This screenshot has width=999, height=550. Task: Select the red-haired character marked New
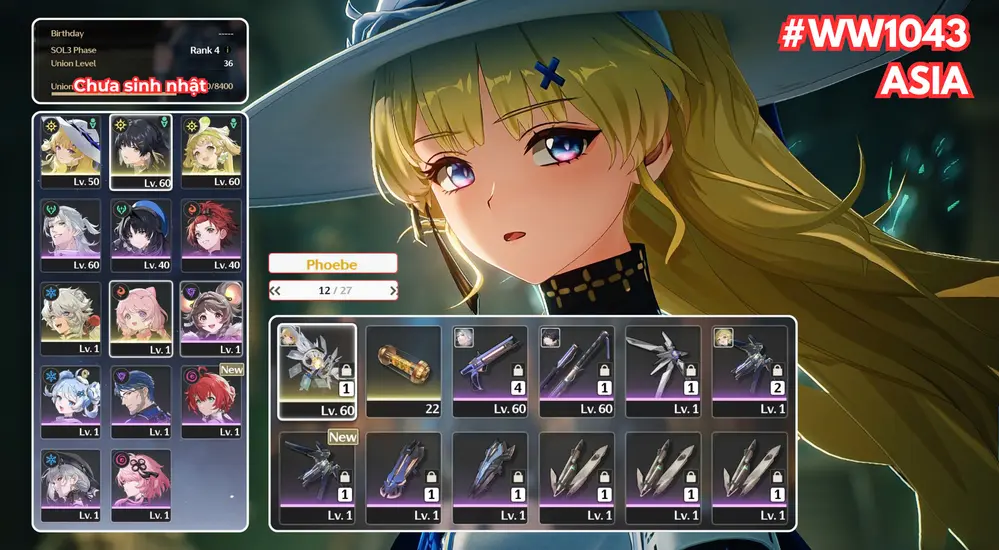click(x=211, y=400)
